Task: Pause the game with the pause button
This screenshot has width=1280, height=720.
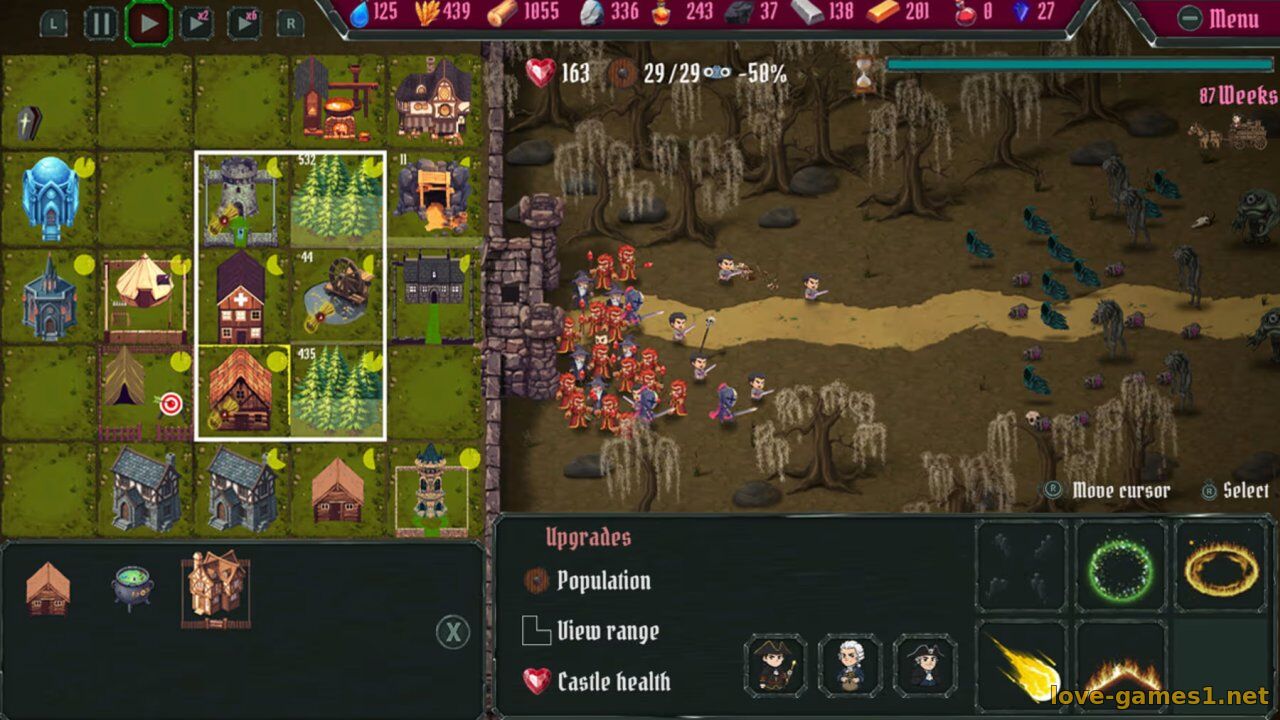Action: coord(101,22)
